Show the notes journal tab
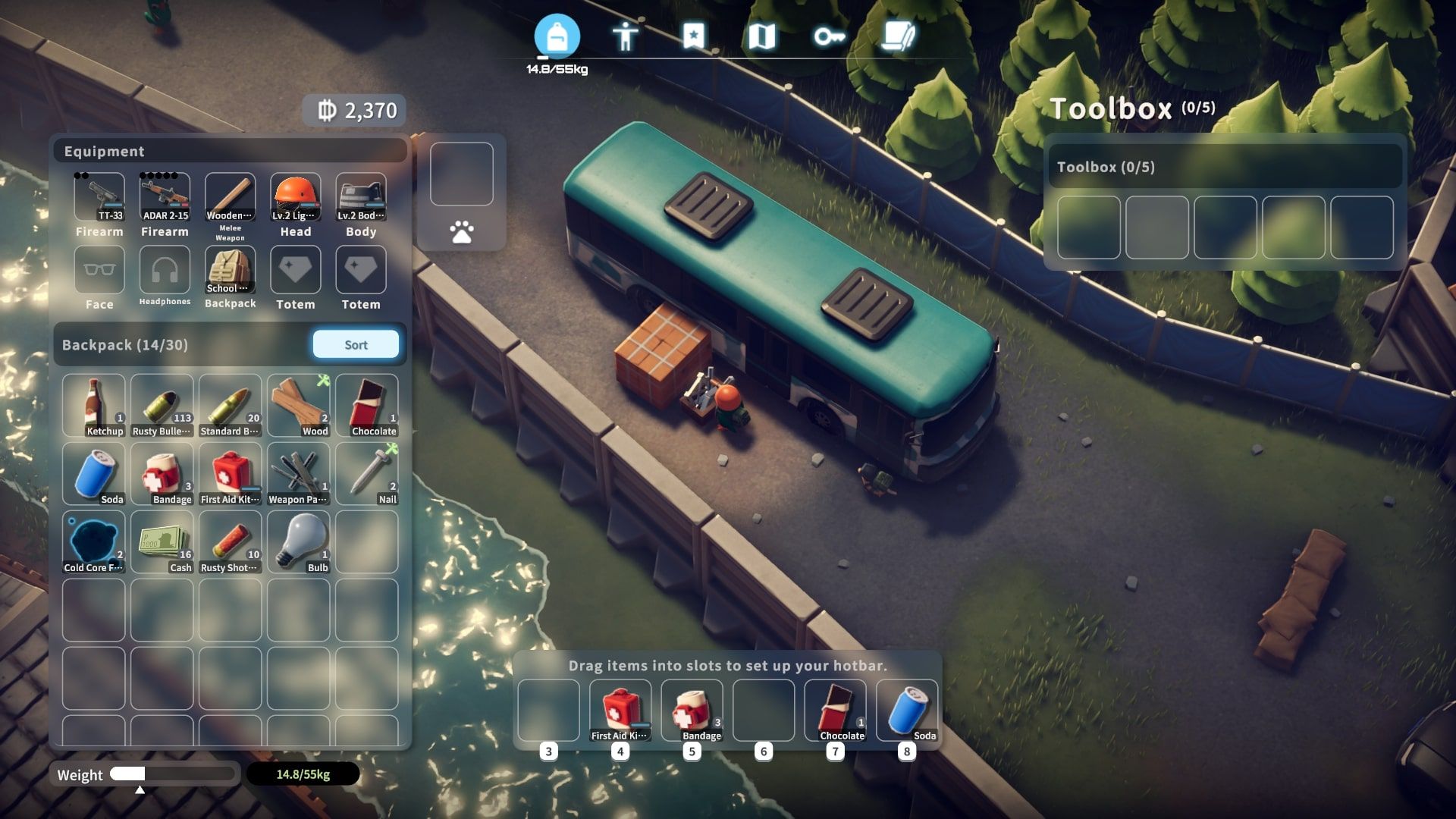This screenshot has width=1456, height=819. (898, 36)
